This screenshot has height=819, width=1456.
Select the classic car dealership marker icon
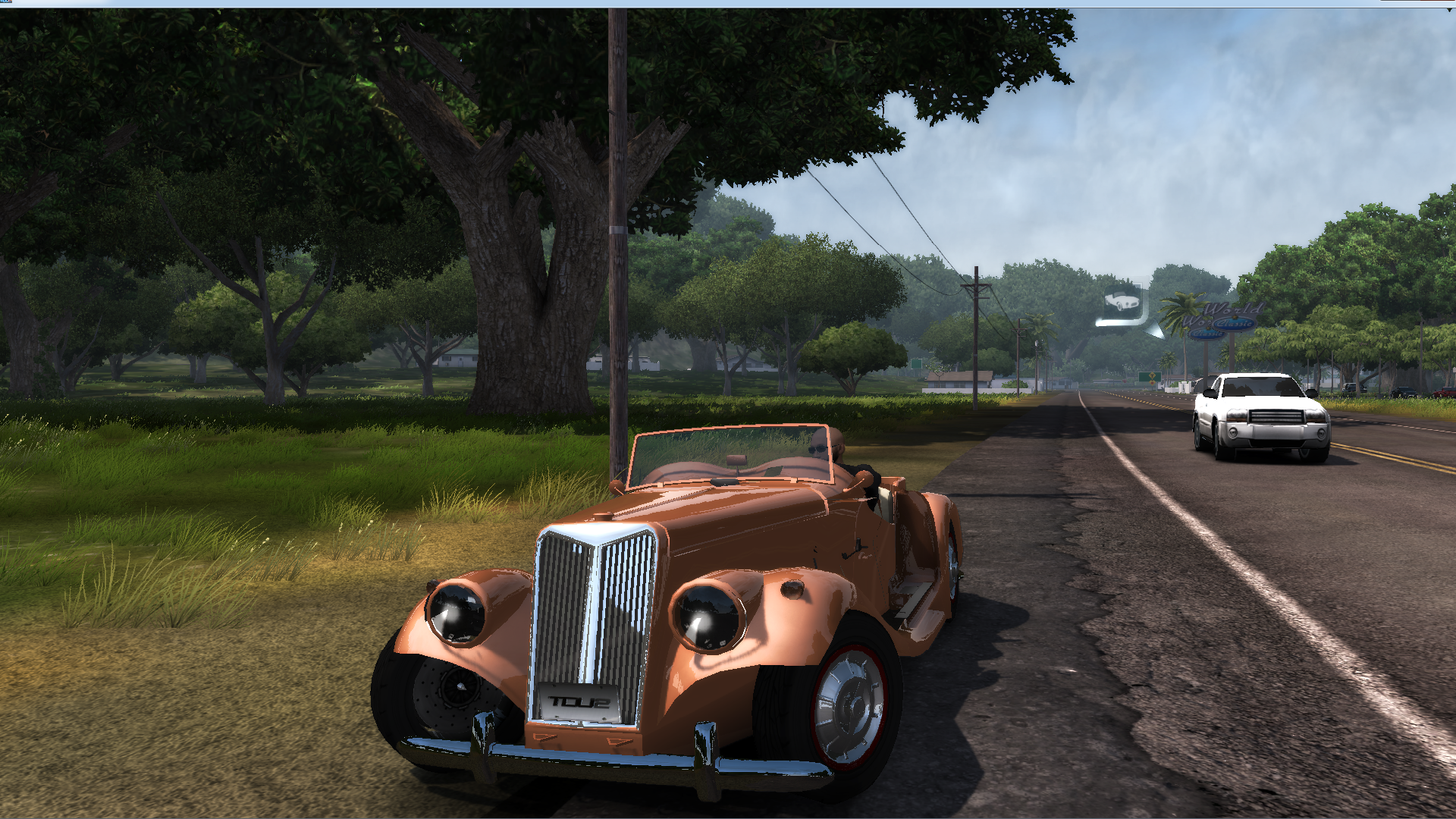pos(1122,303)
